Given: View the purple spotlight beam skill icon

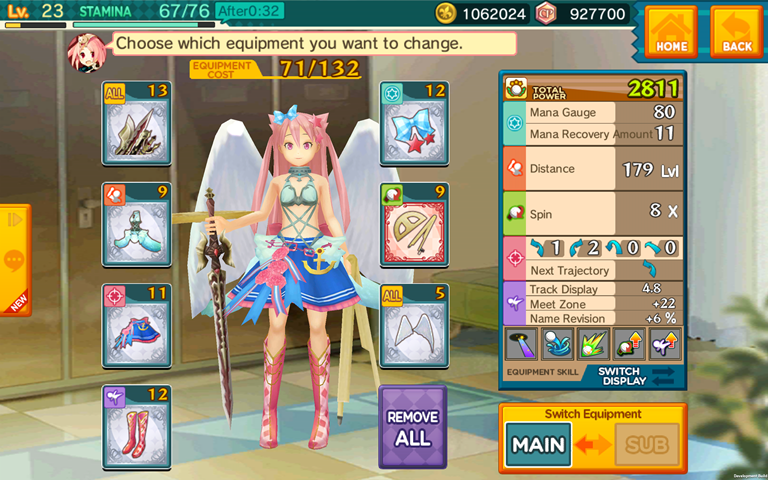Looking at the screenshot, I should (521, 344).
